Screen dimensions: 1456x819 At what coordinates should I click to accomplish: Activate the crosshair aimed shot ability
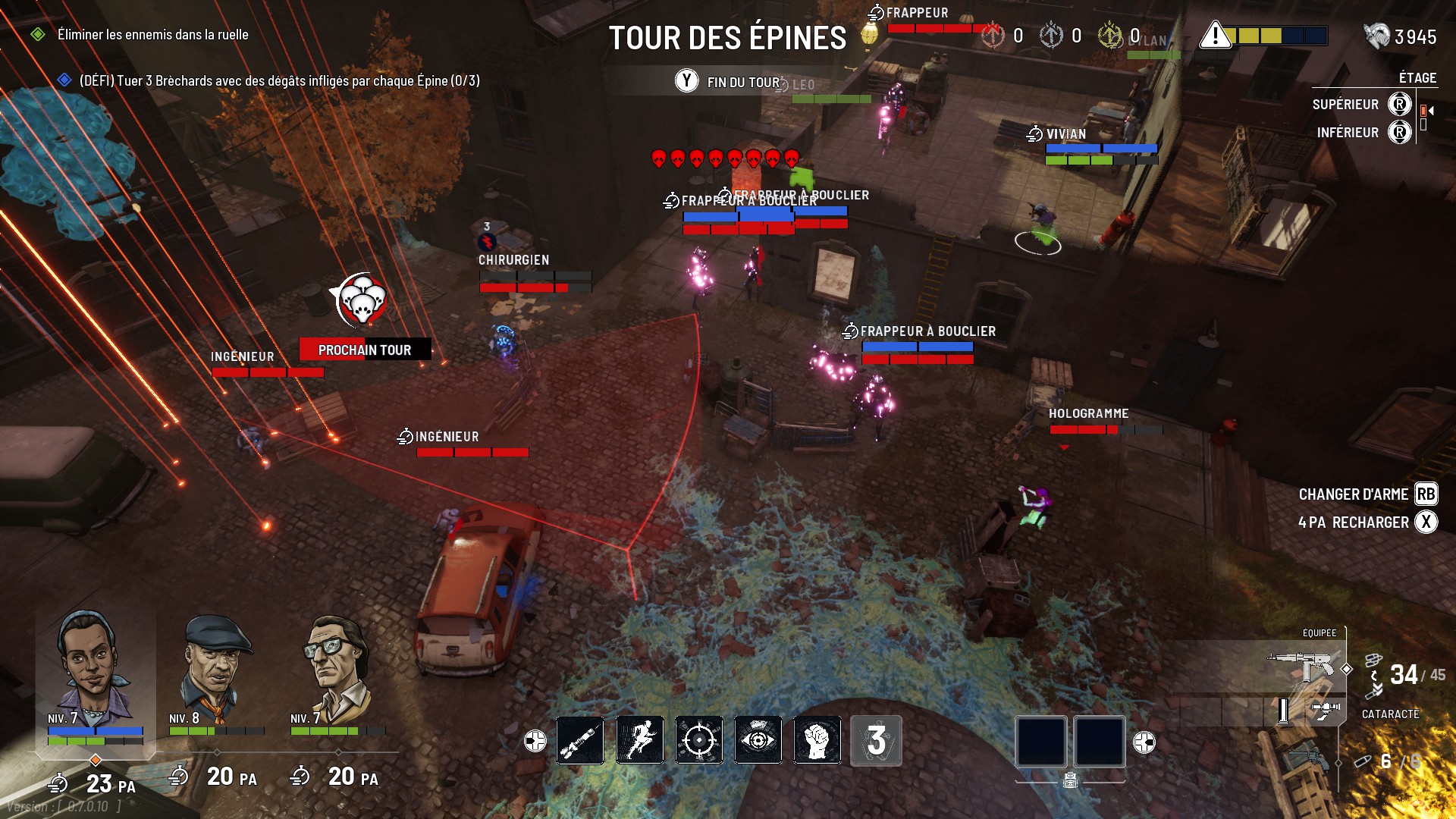[698, 740]
